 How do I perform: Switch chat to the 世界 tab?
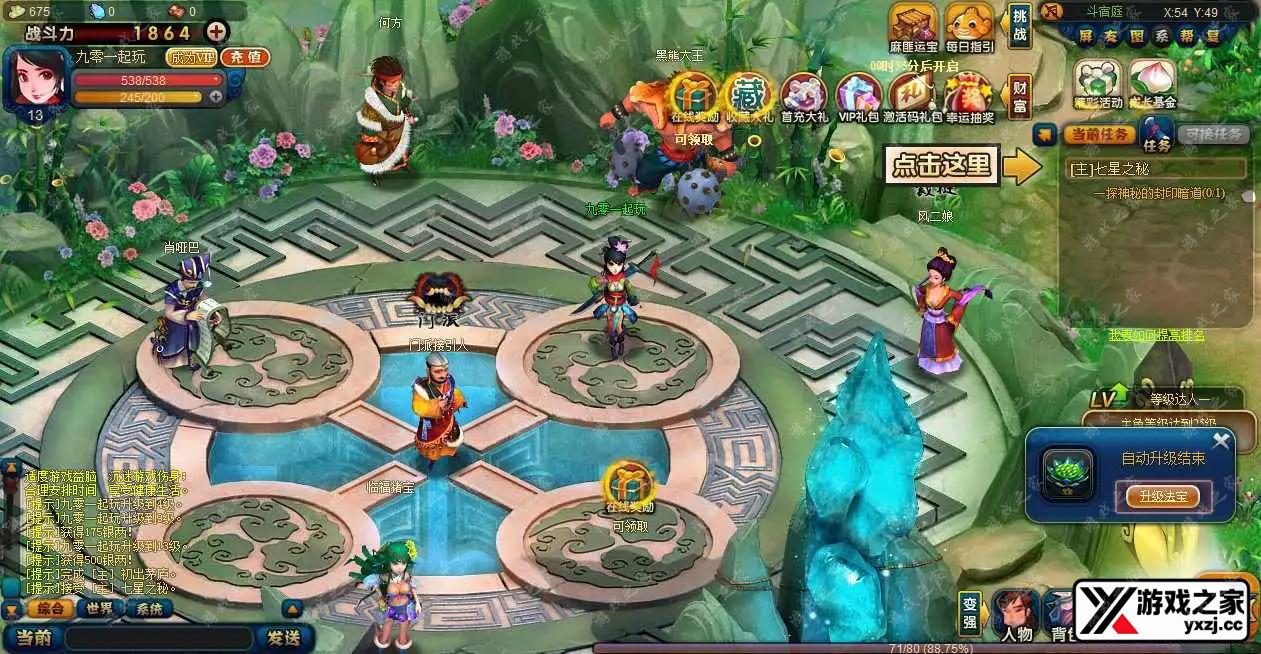tap(99, 609)
